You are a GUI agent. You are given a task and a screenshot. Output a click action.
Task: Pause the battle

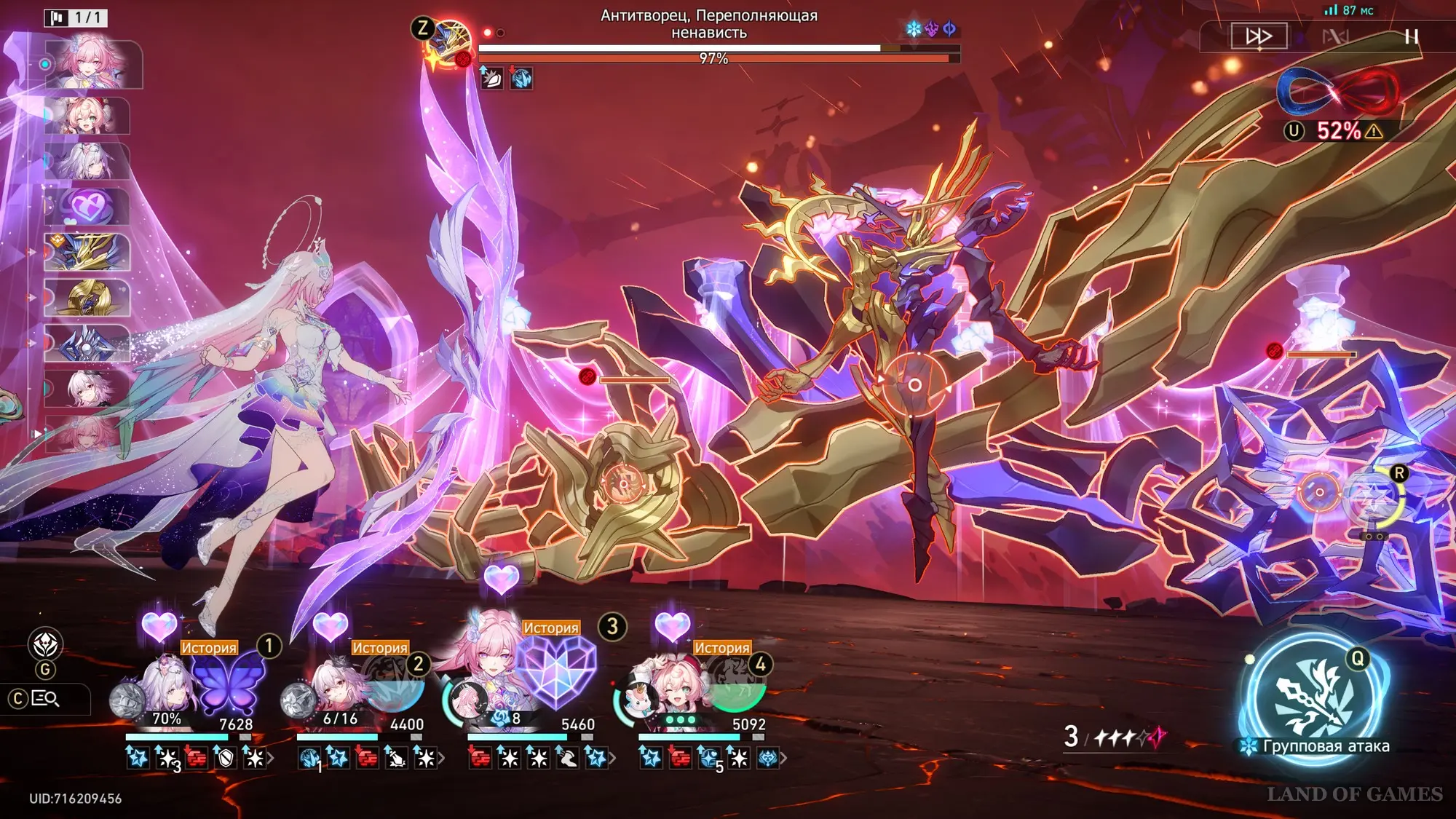[1411, 36]
